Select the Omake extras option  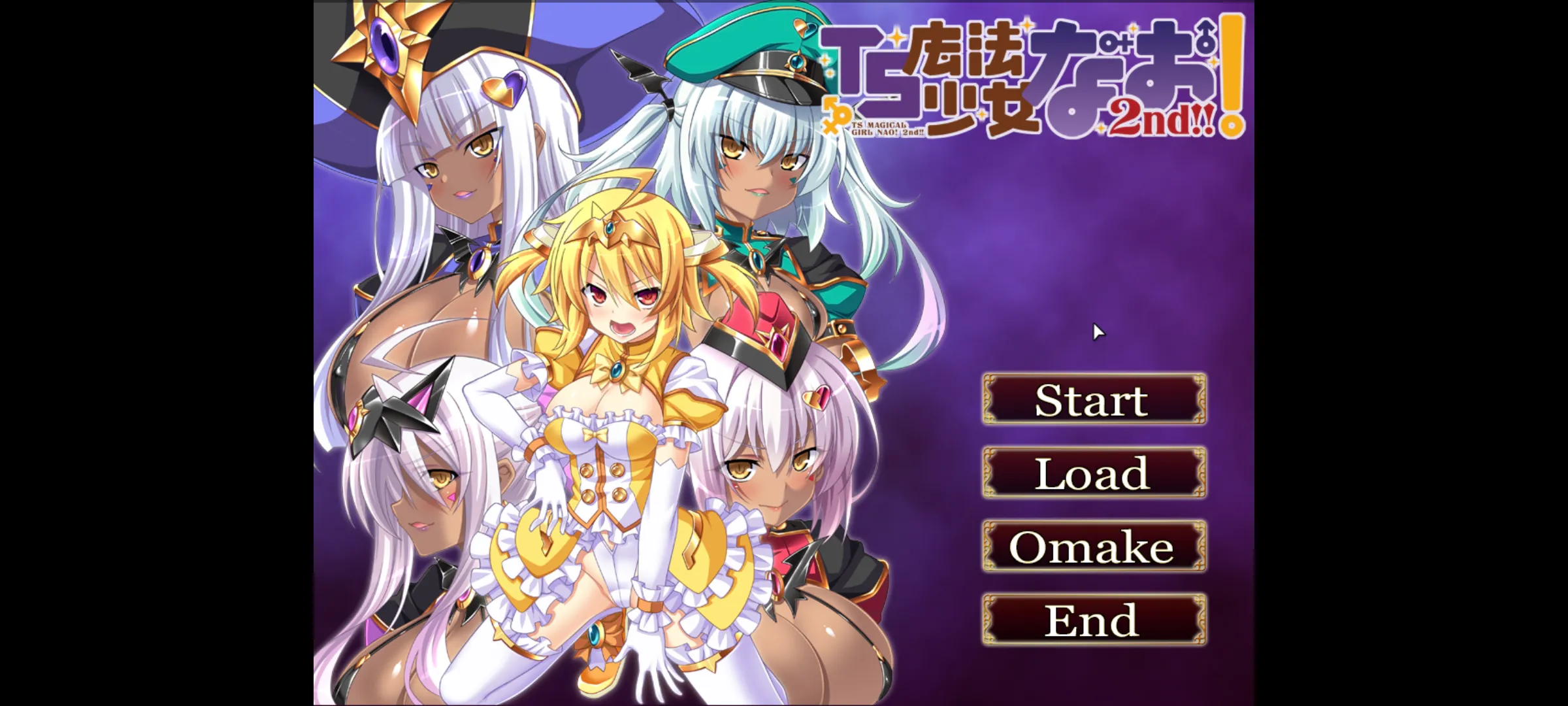[x=1094, y=546]
